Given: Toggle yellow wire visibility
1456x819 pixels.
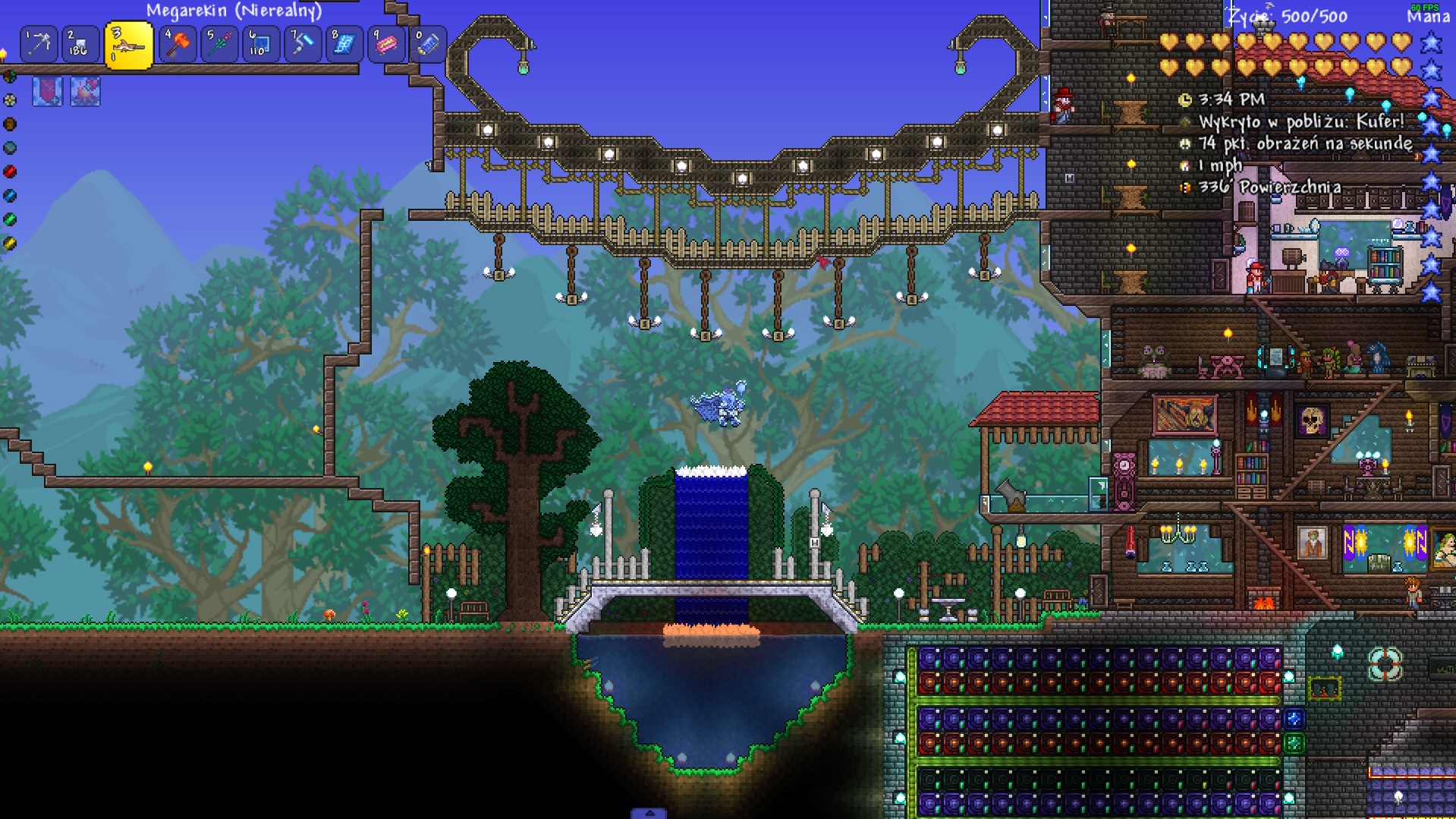Looking at the screenshot, I should 10,242.
